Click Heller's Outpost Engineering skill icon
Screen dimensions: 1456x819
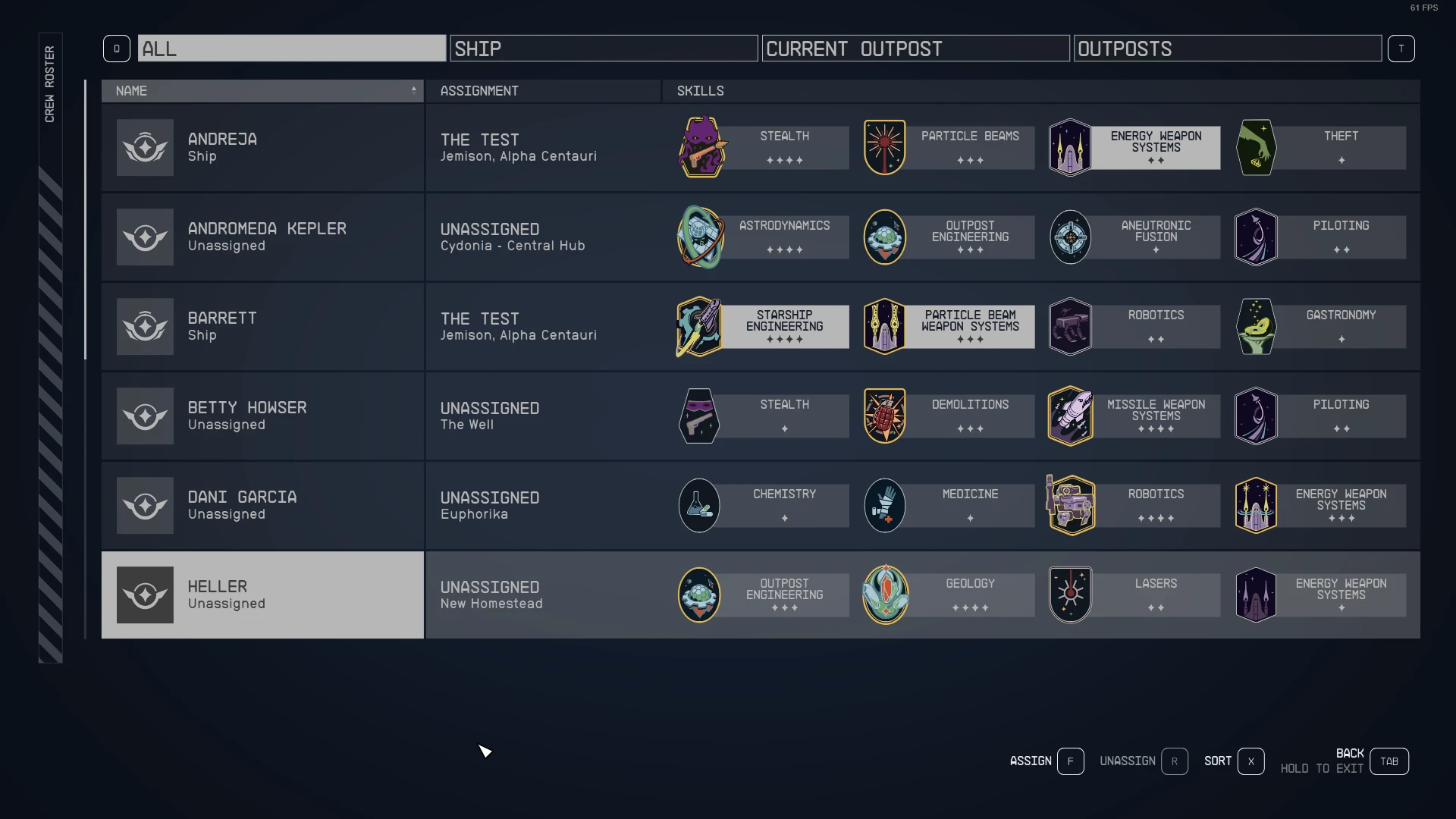pyautogui.click(x=699, y=595)
